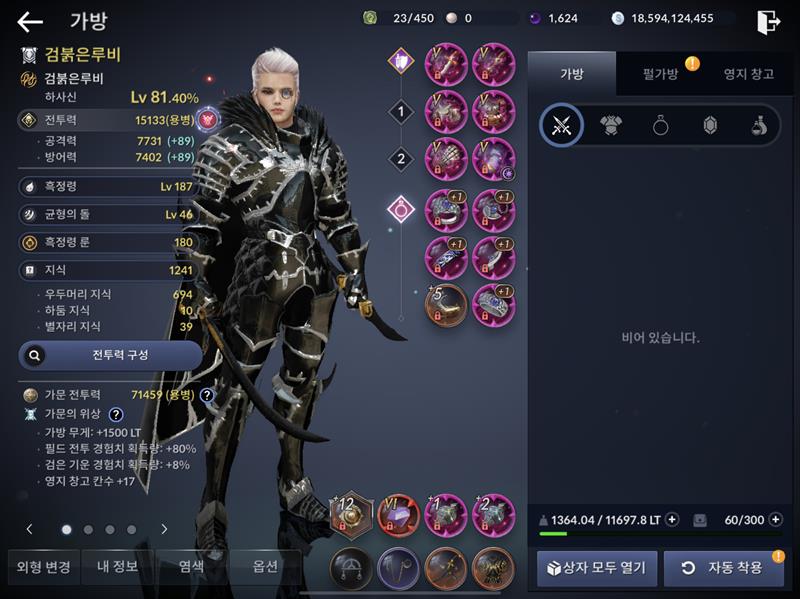Open the 옵션 menu
800x599 pixels.
265,567
